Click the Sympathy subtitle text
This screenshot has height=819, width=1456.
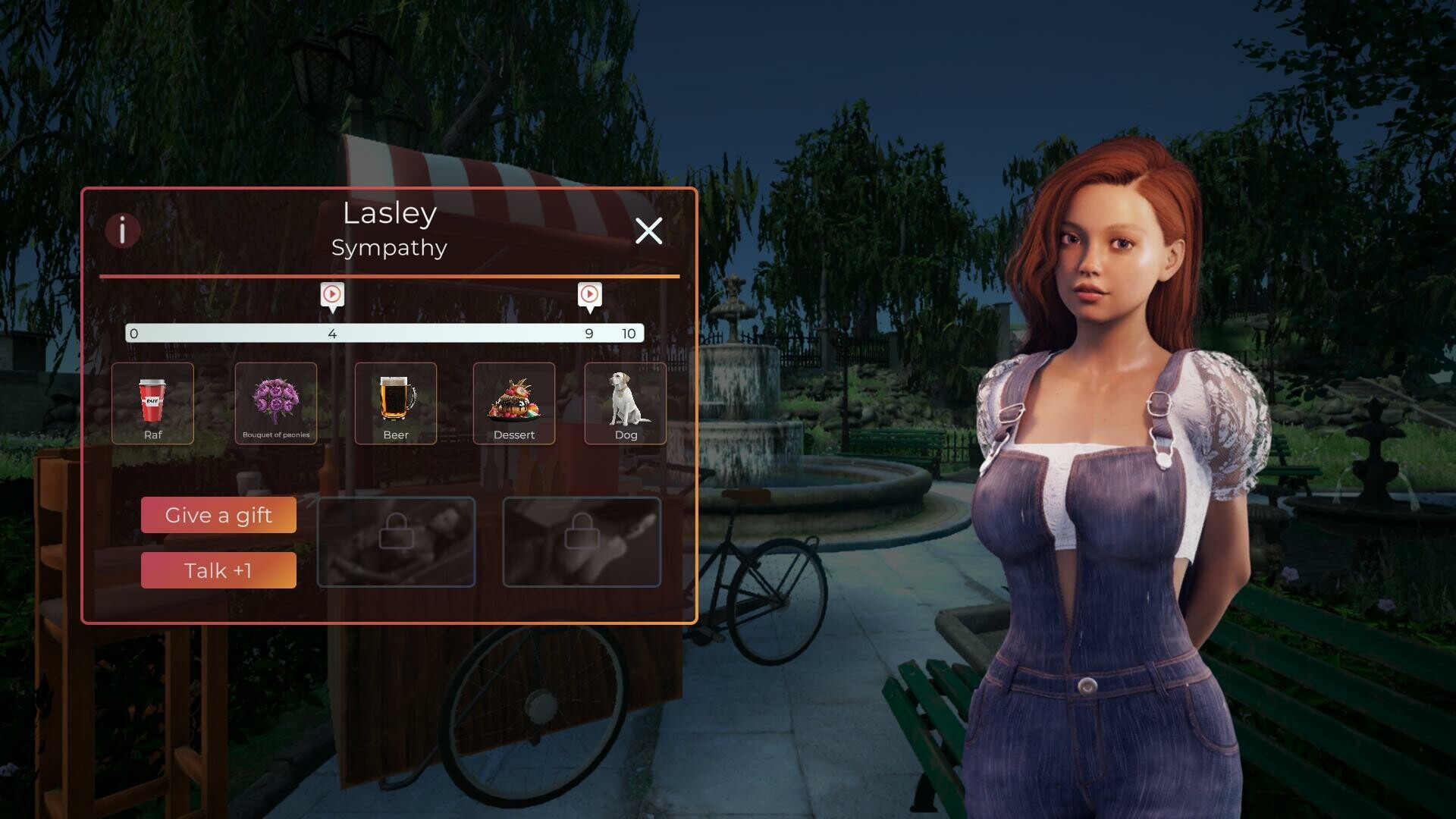pos(389,247)
